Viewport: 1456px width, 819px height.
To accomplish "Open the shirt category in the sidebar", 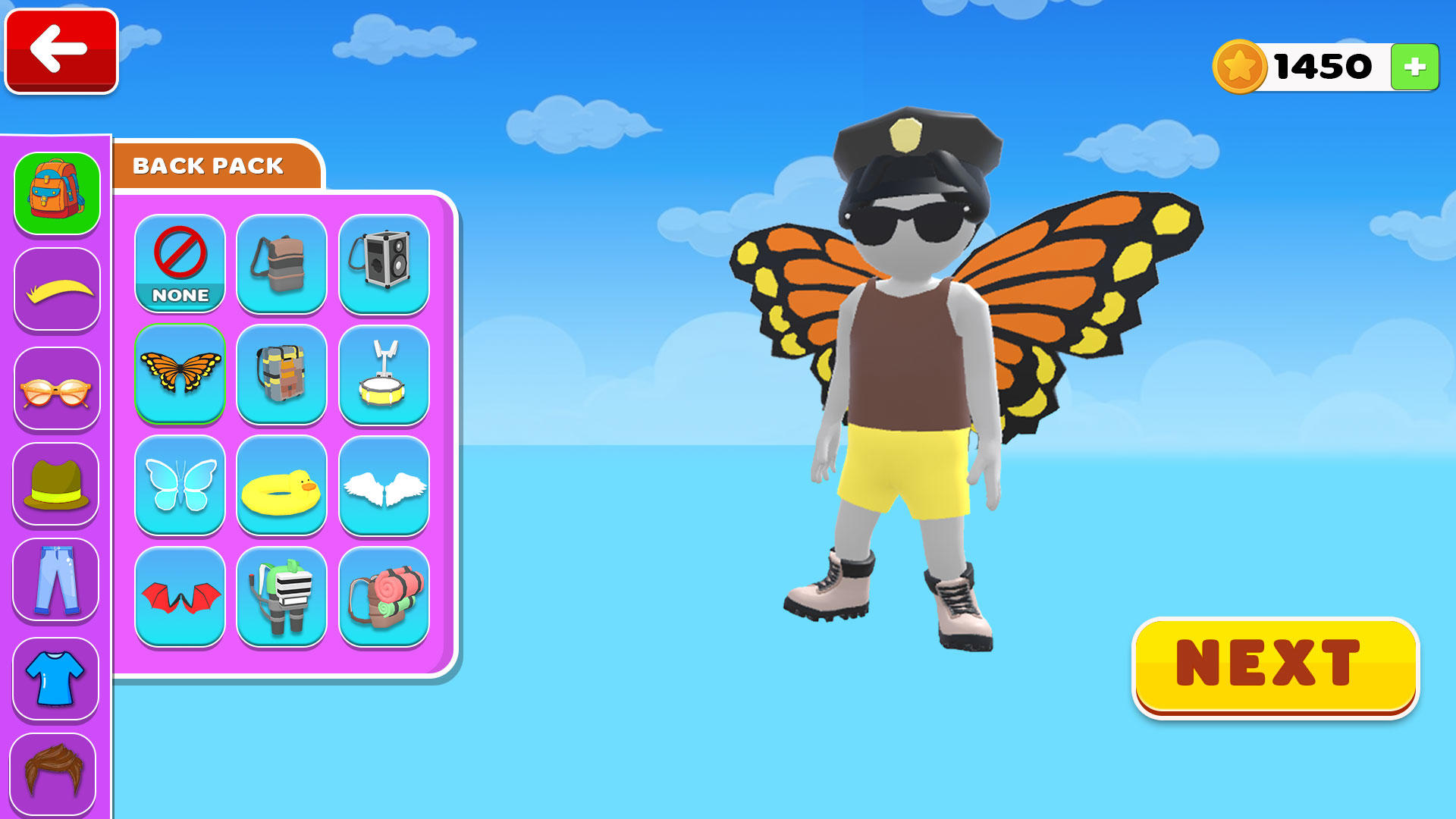I will (57, 677).
